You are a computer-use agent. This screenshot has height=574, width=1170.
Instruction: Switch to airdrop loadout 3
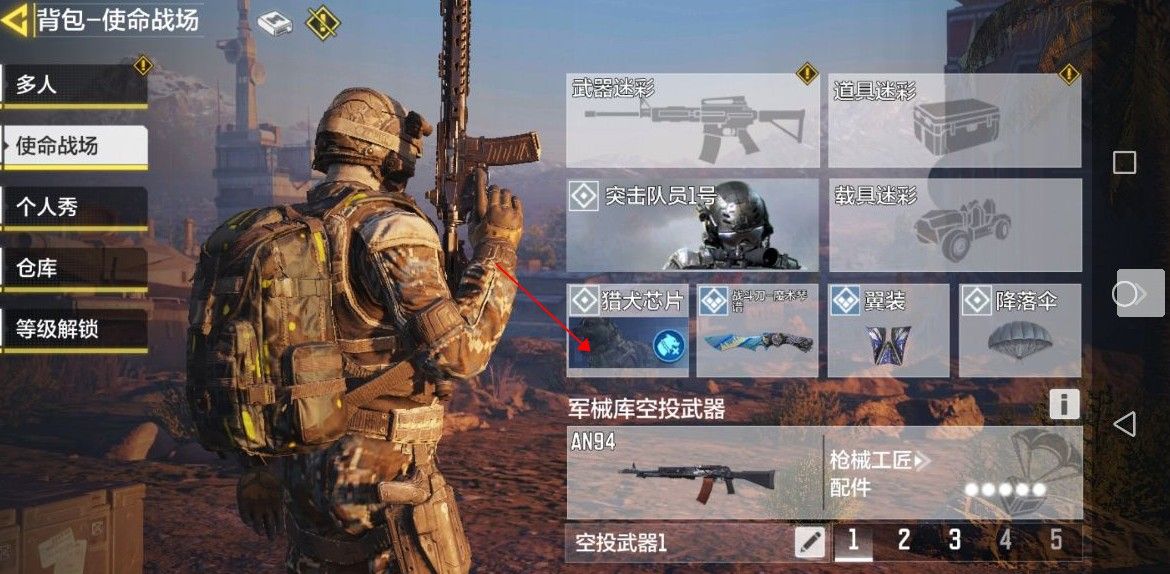click(x=954, y=541)
